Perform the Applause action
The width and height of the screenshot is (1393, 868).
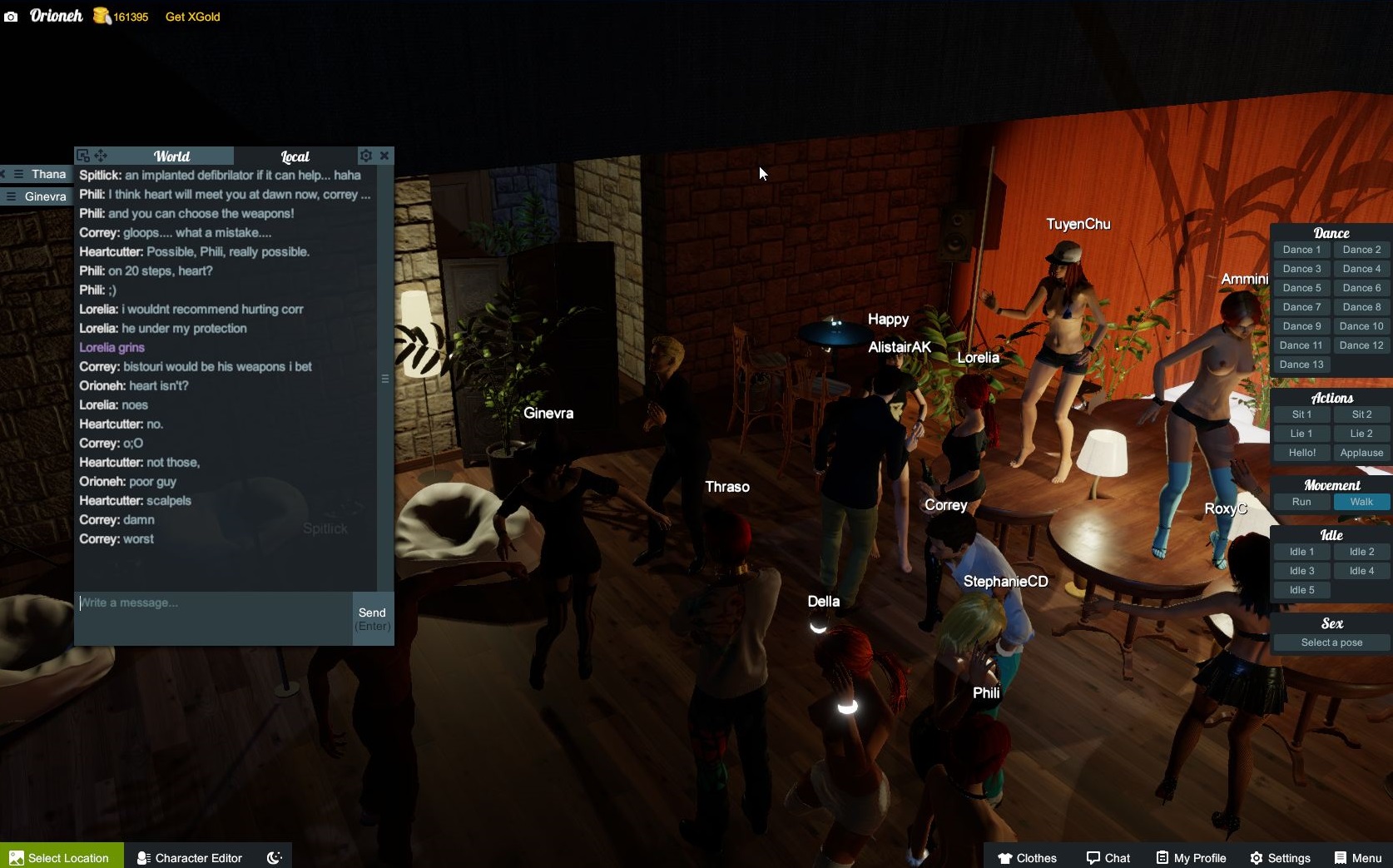click(1361, 453)
